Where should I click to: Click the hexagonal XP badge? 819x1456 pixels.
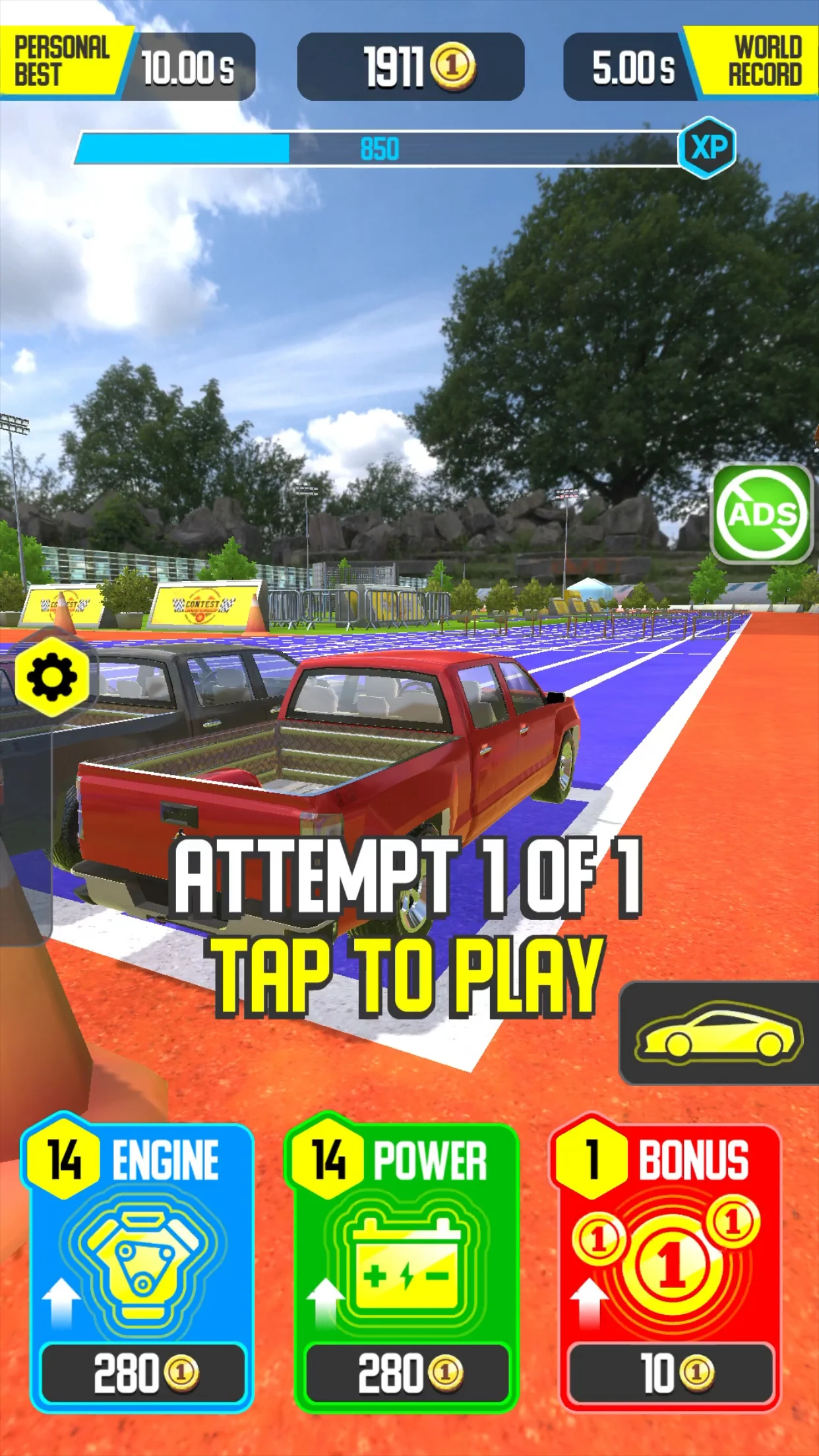point(708,148)
